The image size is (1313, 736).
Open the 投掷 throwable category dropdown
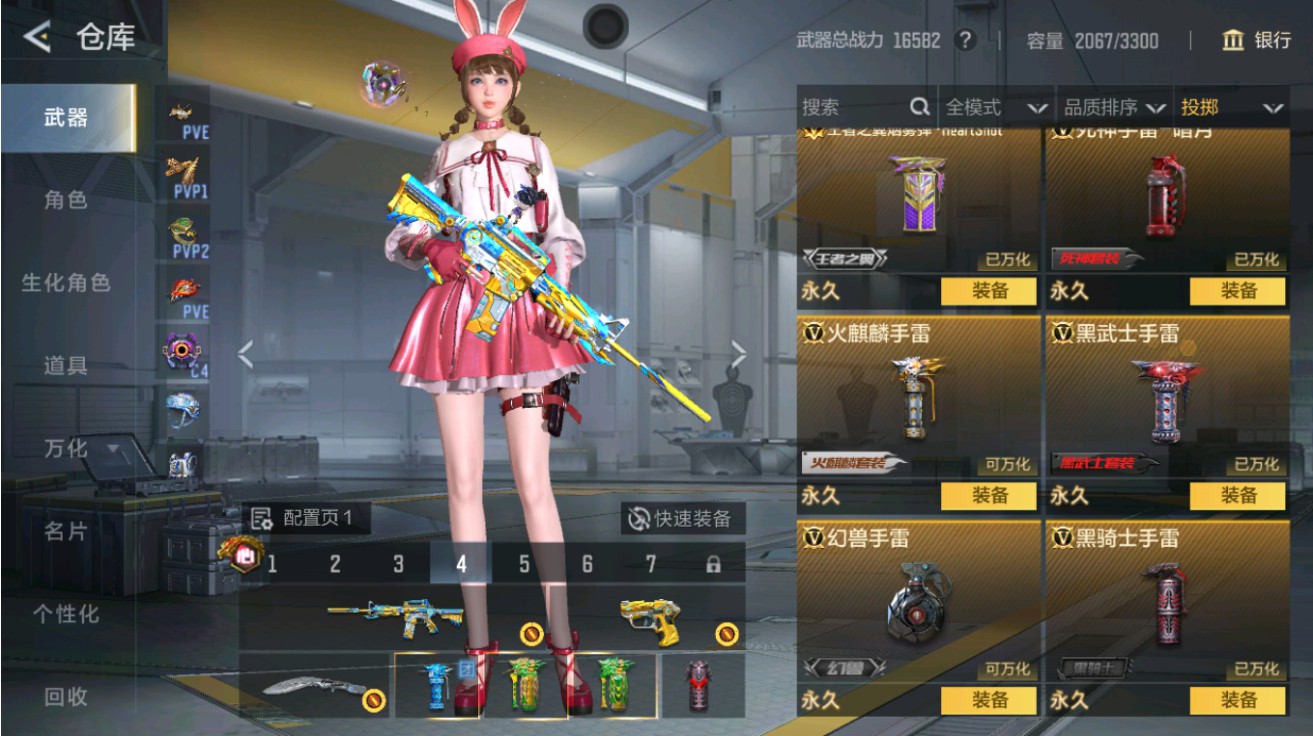[x=1226, y=104]
